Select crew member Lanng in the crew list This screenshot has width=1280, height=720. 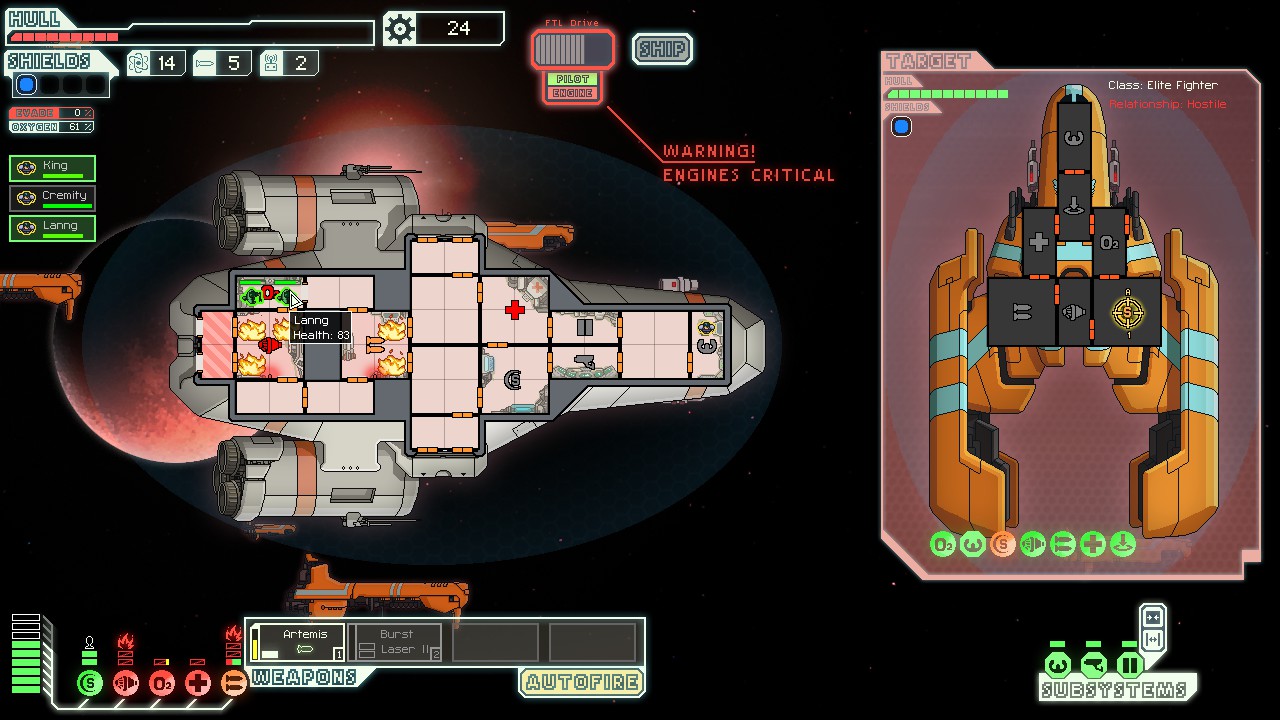(53, 228)
